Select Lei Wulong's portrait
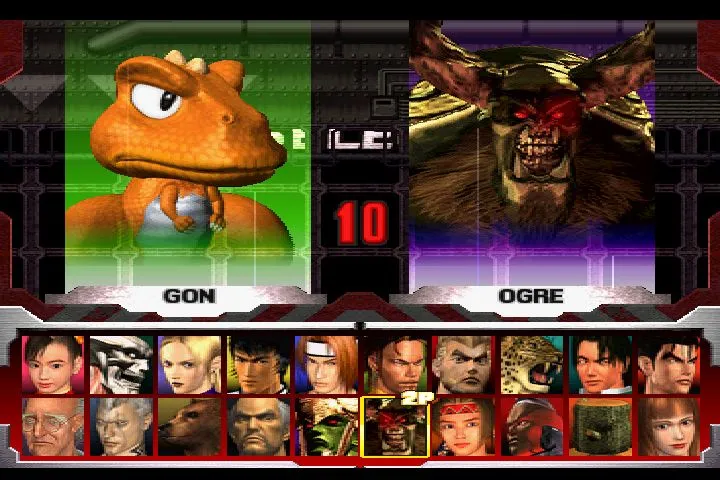The width and height of the screenshot is (720, 480). [600, 364]
